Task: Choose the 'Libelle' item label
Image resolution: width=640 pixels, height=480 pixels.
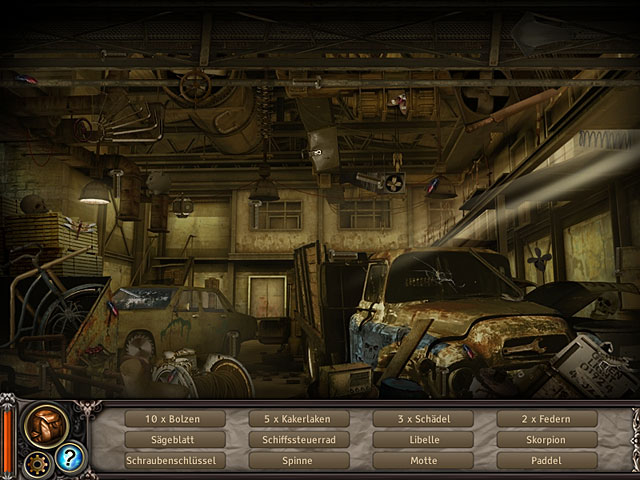Action: tap(423, 440)
